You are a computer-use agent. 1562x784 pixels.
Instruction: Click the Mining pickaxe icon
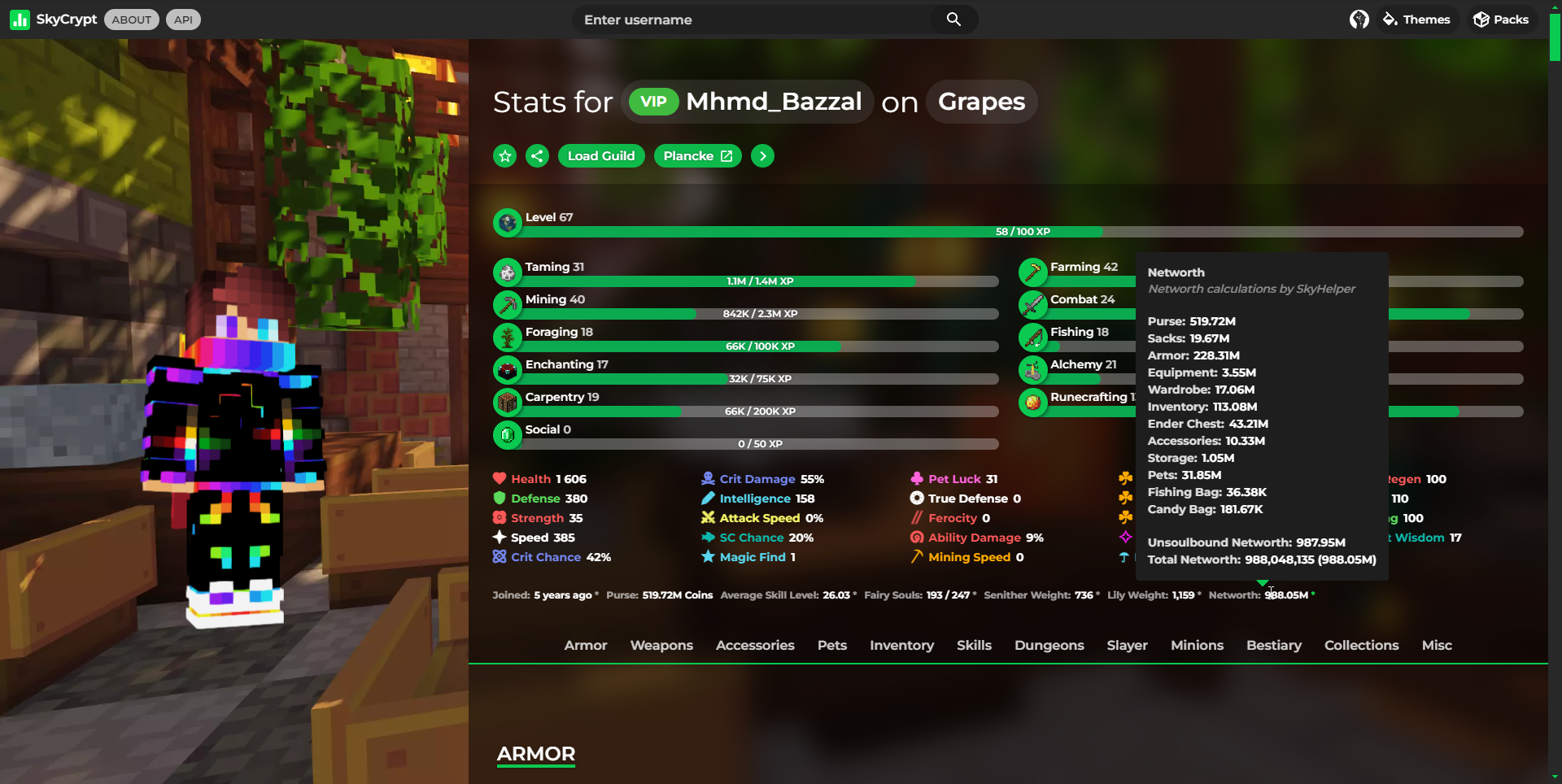point(508,304)
